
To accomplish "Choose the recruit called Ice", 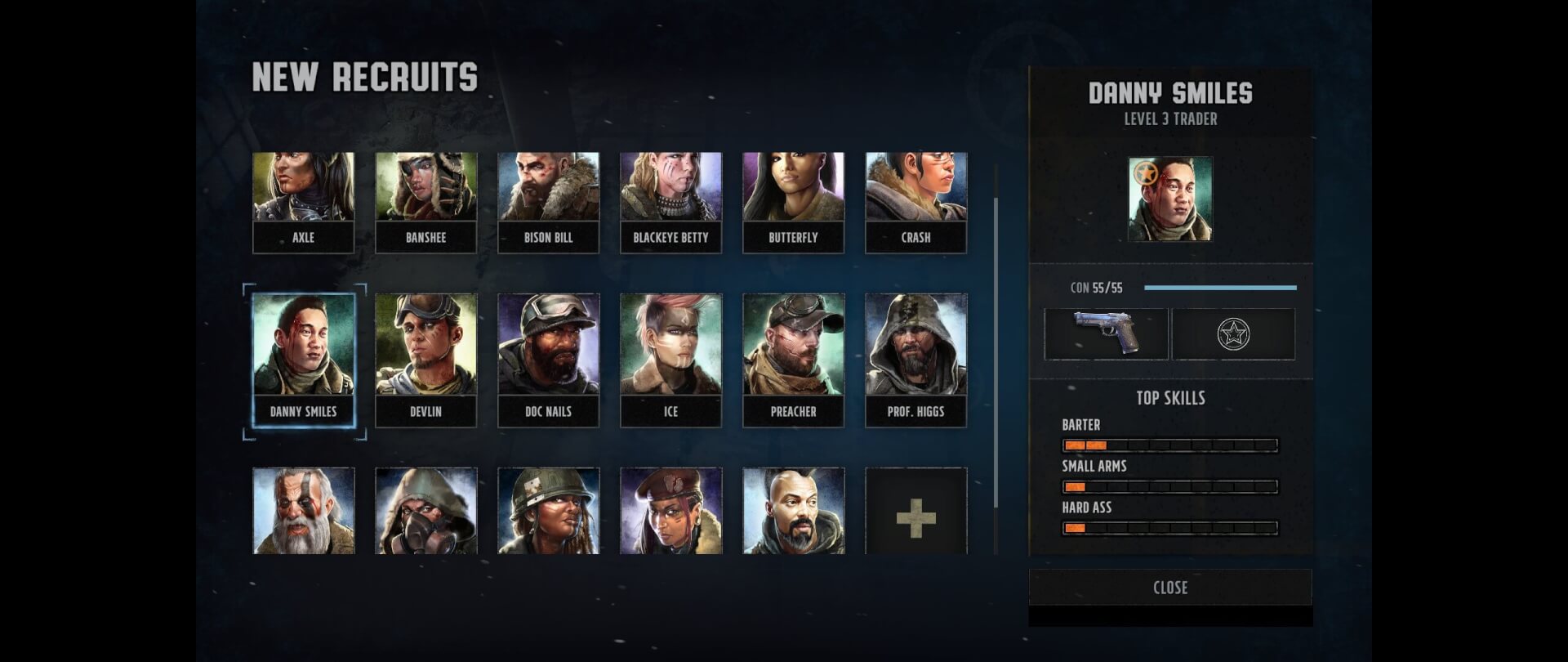I will tap(670, 360).
